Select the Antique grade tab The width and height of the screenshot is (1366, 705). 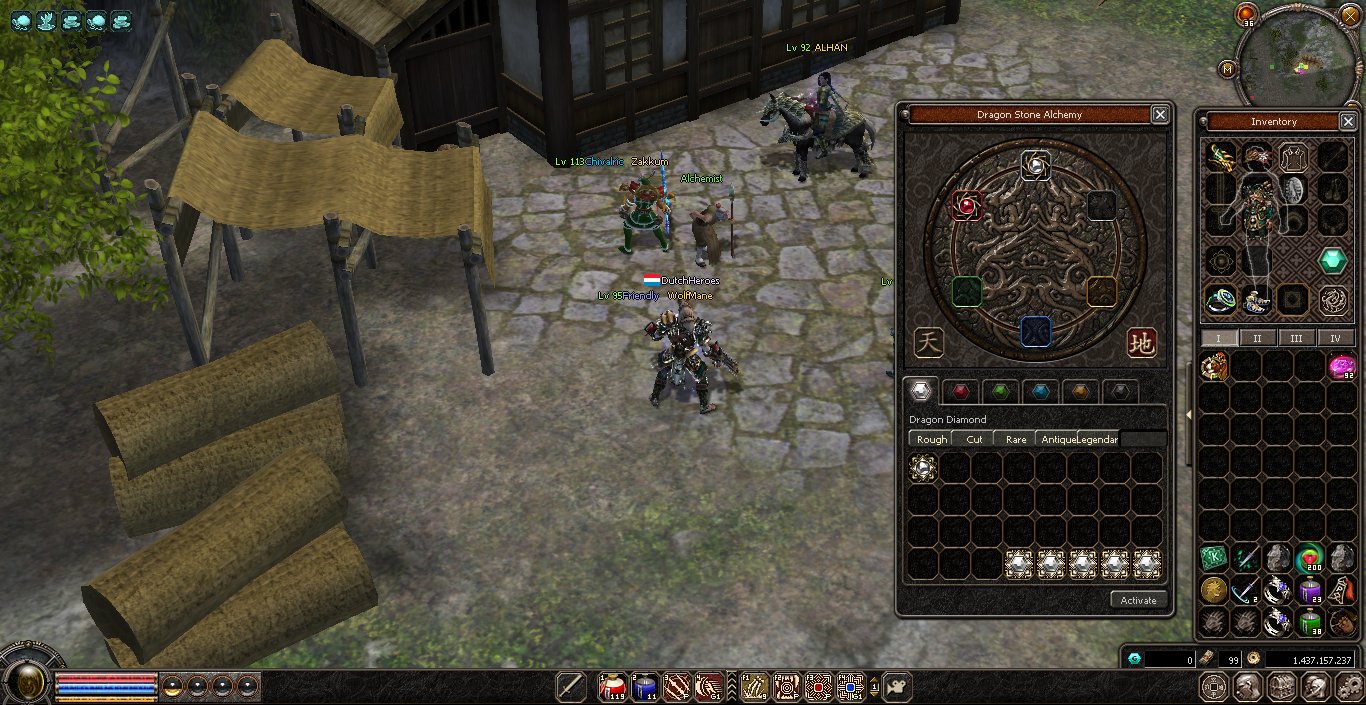coord(1058,439)
